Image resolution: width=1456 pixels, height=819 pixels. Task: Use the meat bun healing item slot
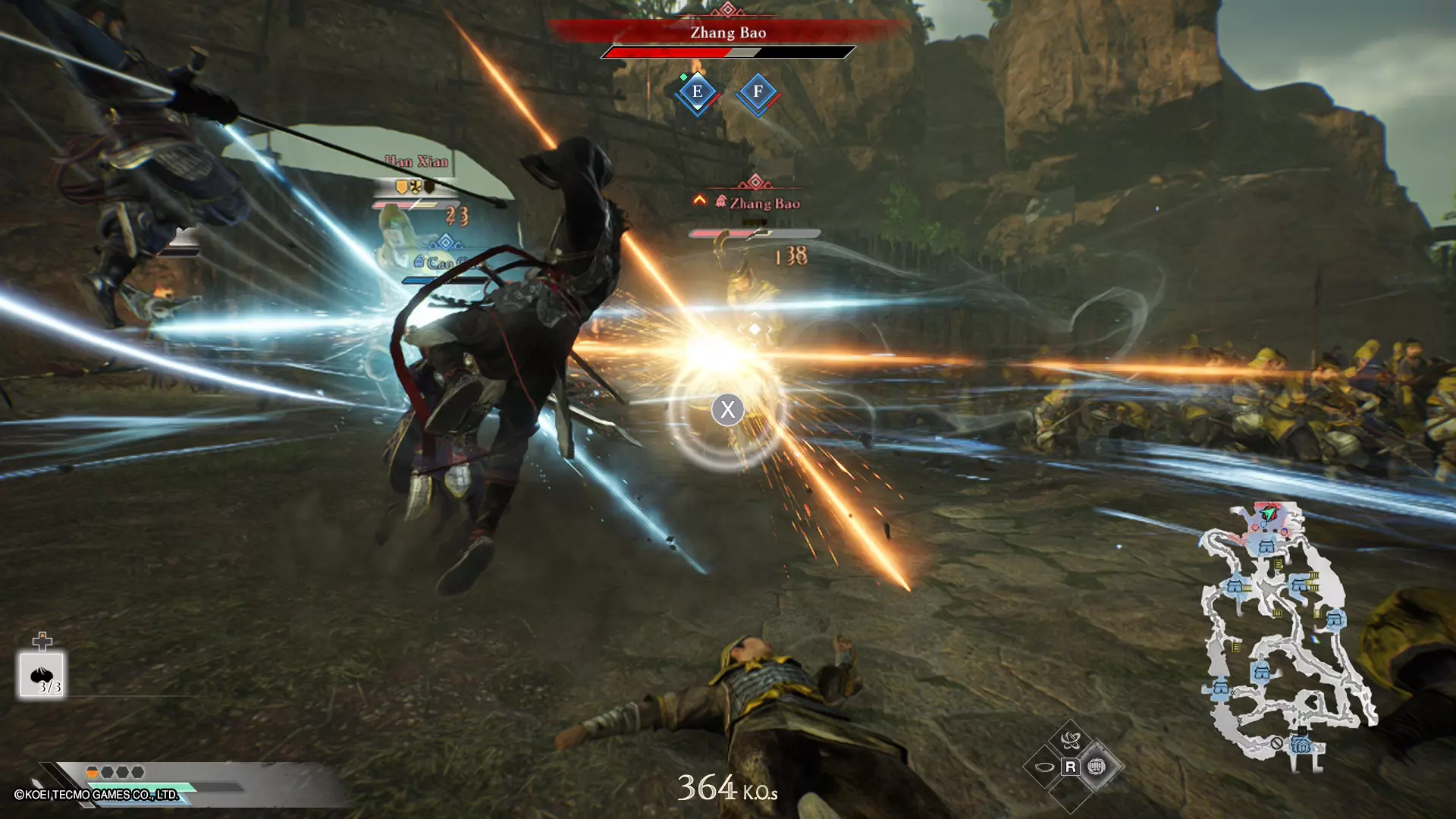42,675
